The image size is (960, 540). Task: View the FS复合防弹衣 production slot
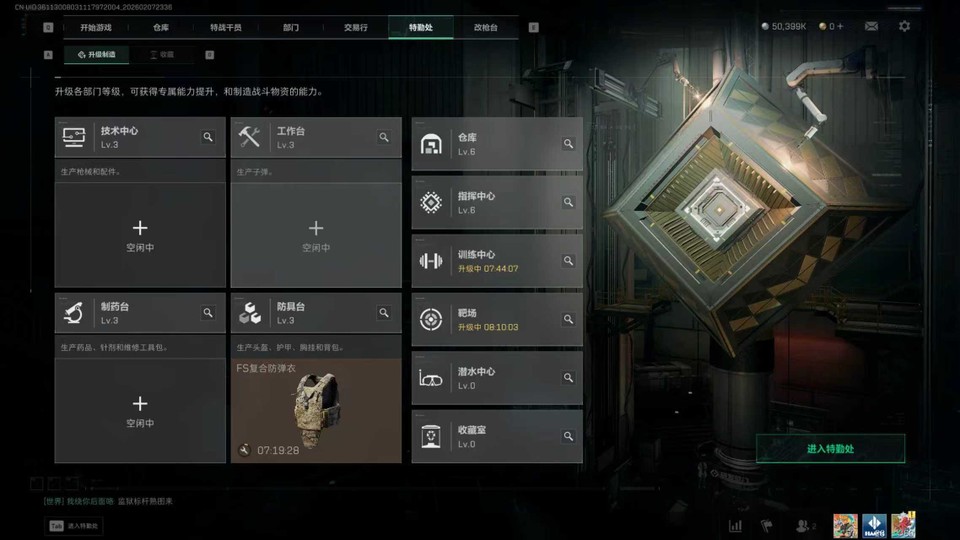tap(316, 410)
